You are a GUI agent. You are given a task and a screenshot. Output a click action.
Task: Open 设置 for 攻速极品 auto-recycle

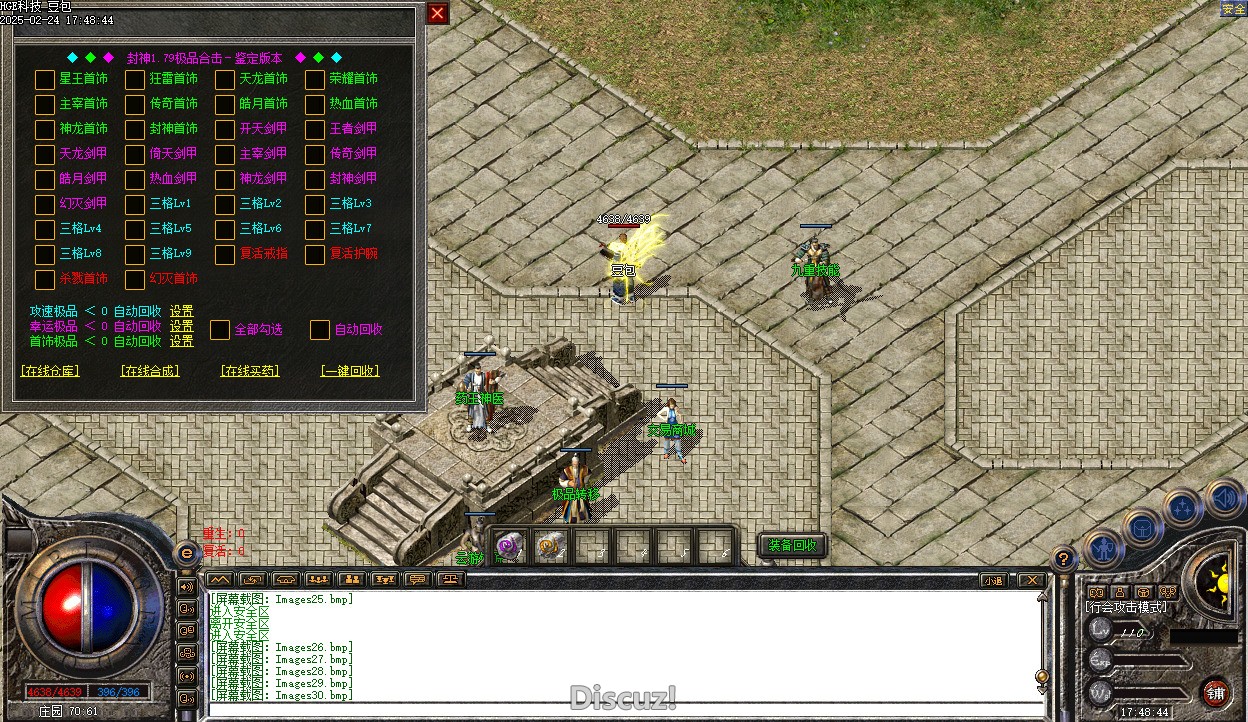pos(181,311)
